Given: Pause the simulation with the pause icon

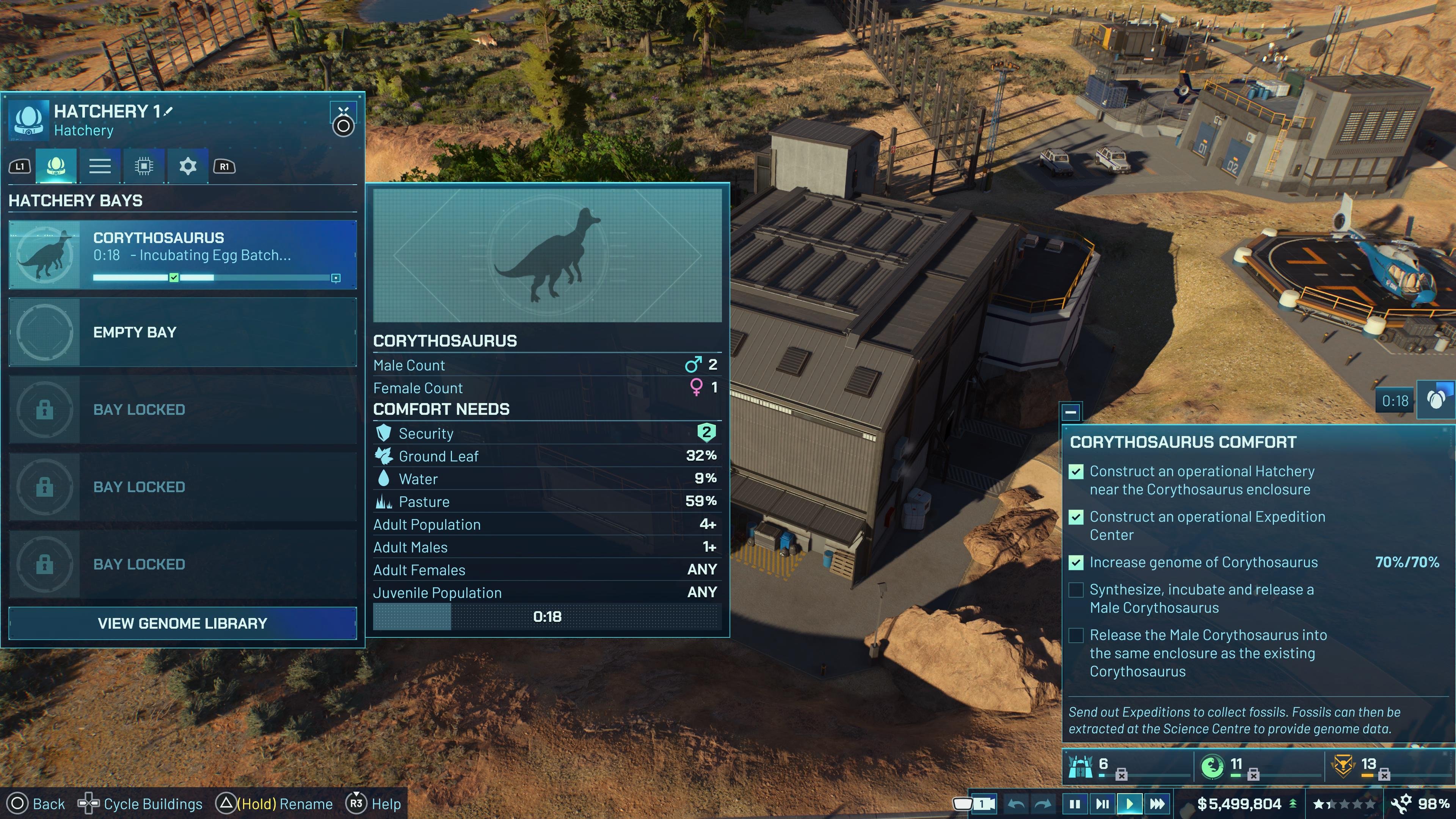Looking at the screenshot, I should (x=1075, y=803).
